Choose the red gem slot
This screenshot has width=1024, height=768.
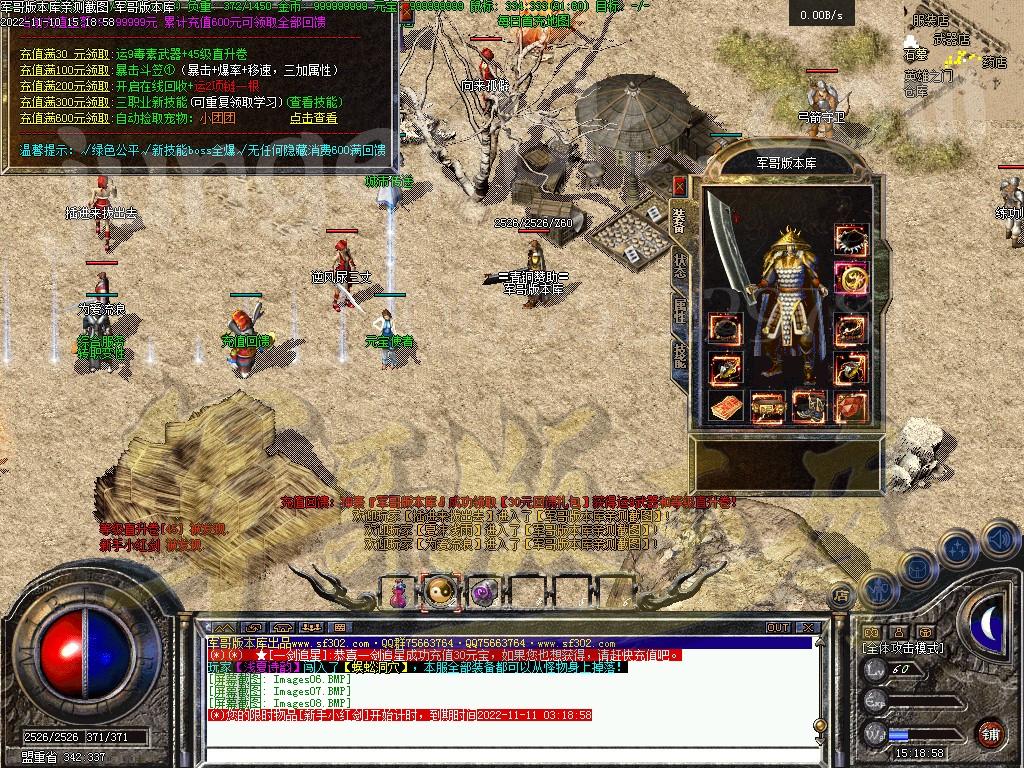pyautogui.click(x=851, y=406)
